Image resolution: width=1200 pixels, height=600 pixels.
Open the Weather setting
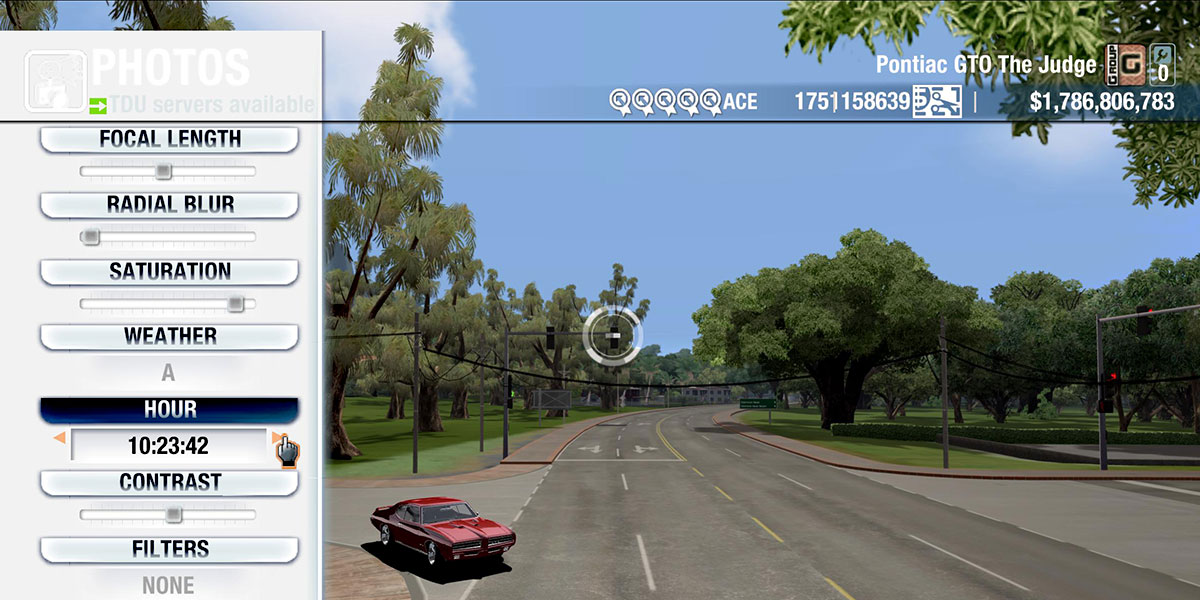169,337
